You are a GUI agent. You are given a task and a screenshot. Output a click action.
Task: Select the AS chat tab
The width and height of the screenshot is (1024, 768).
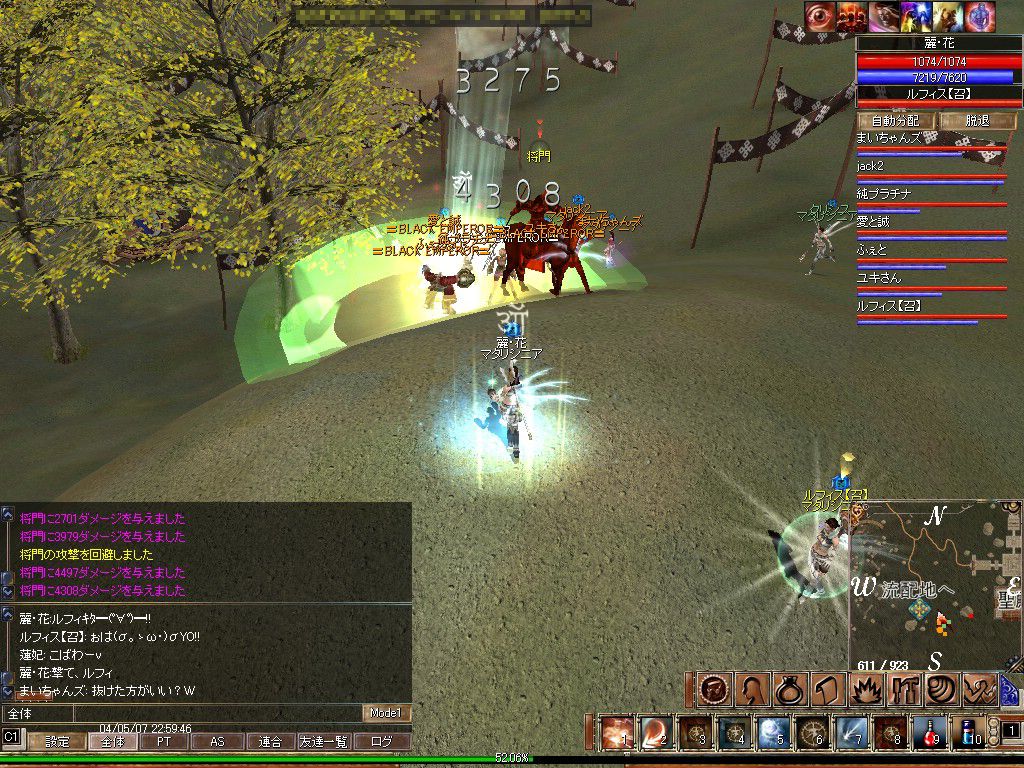point(217,742)
